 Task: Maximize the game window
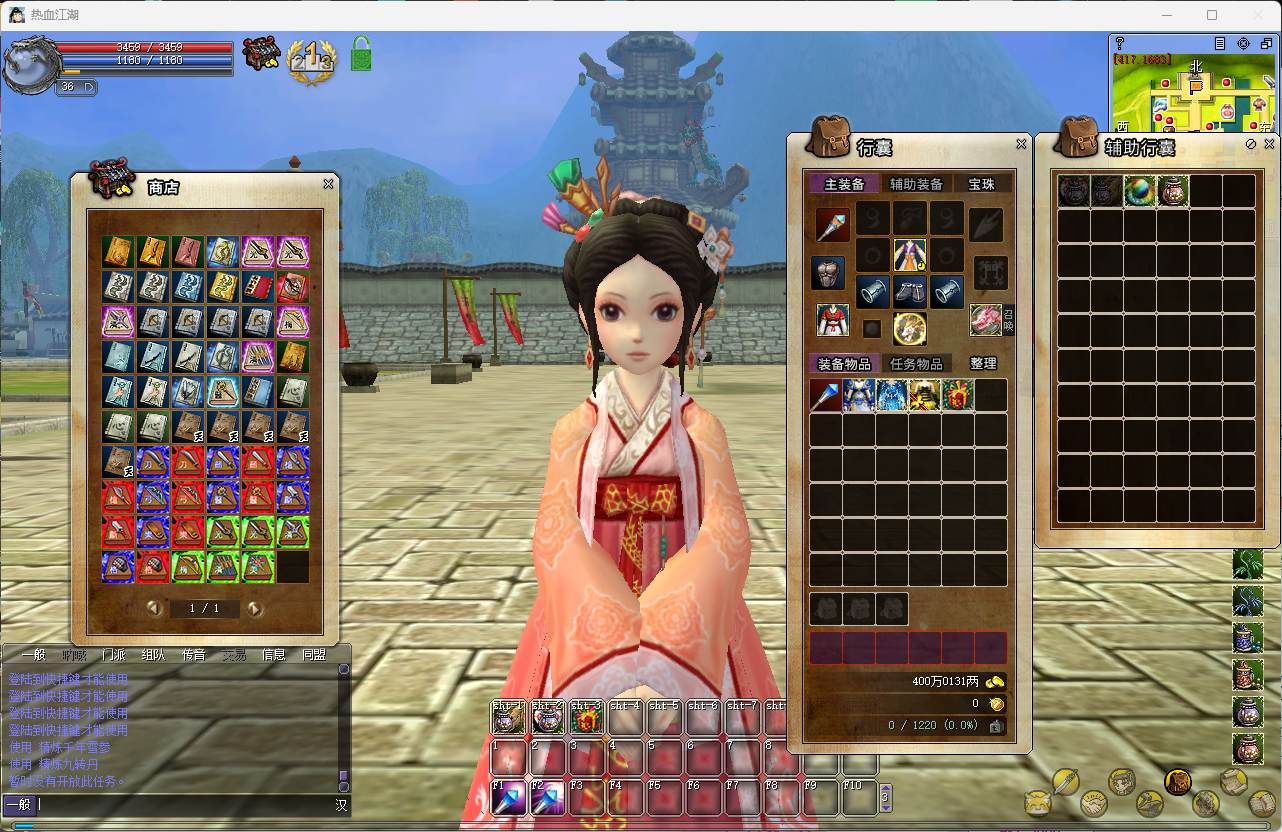pos(1212,15)
